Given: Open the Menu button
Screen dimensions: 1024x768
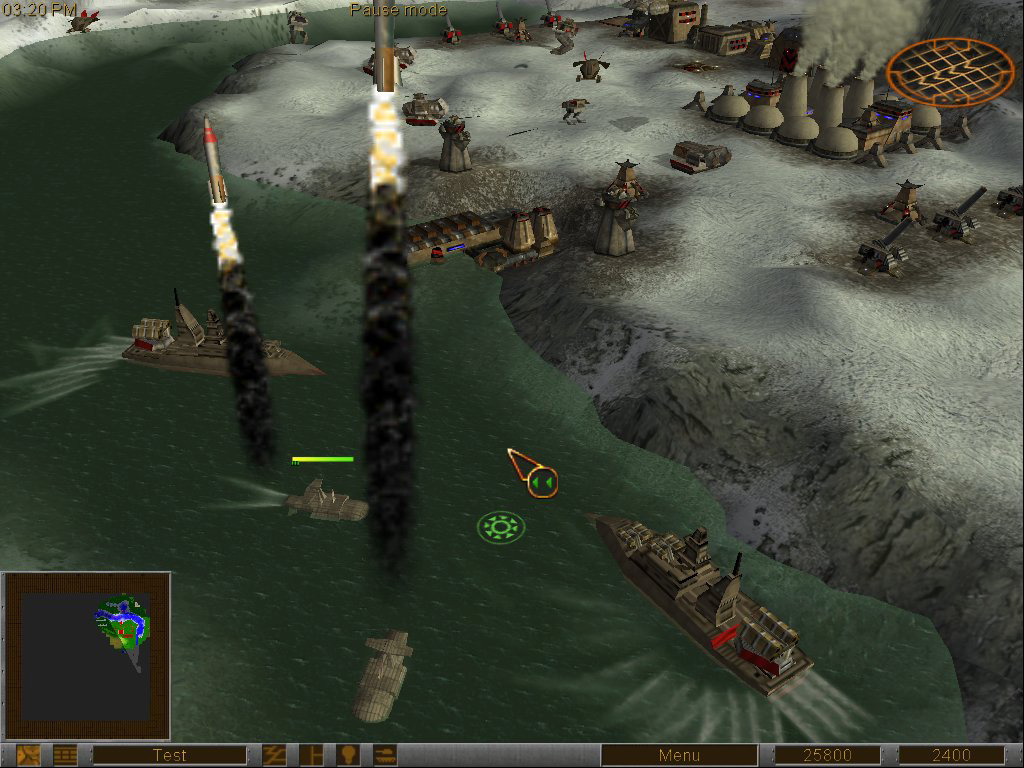Looking at the screenshot, I should coord(679,755).
